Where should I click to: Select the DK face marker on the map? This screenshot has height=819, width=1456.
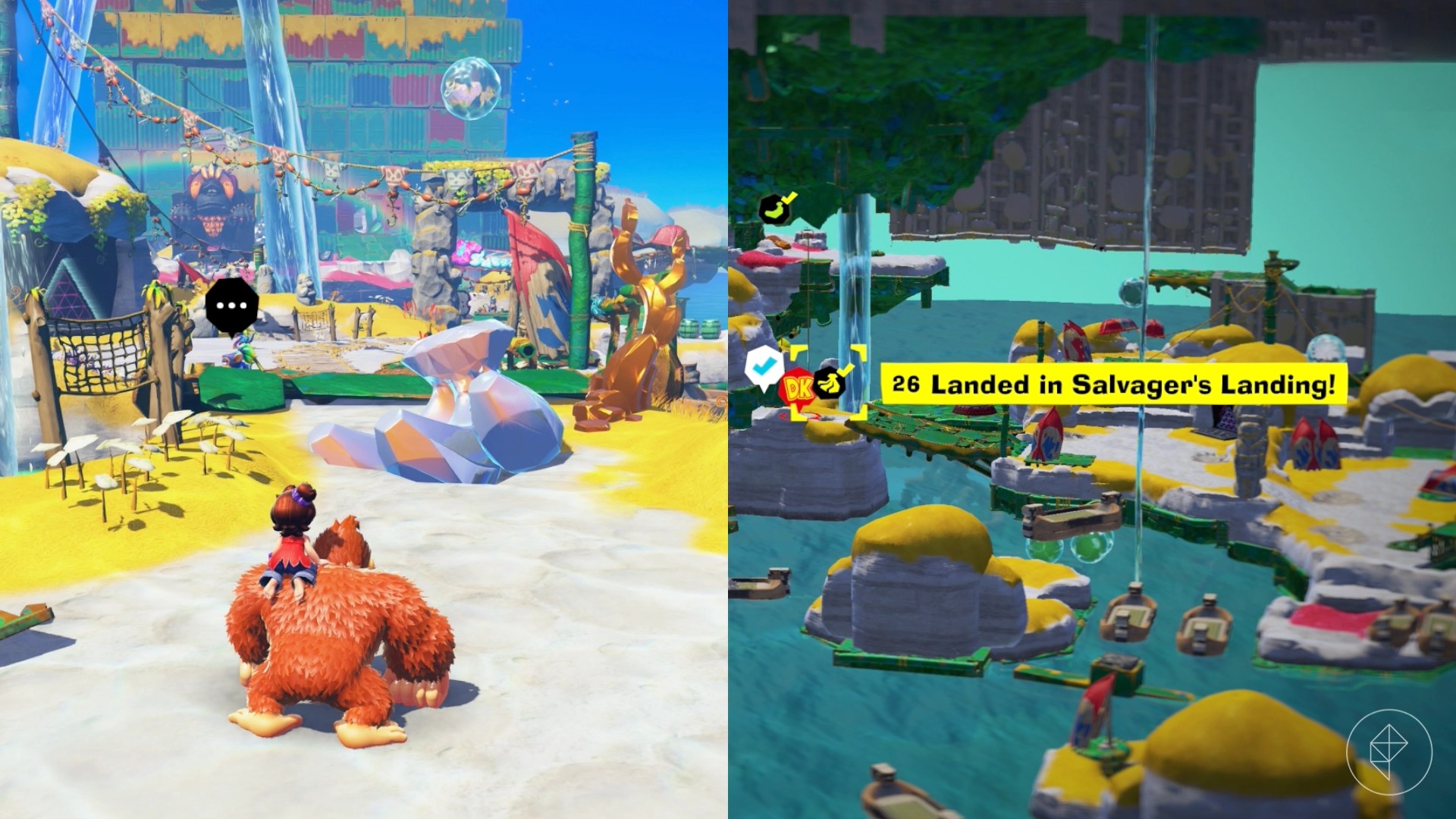pyautogui.click(x=798, y=388)
